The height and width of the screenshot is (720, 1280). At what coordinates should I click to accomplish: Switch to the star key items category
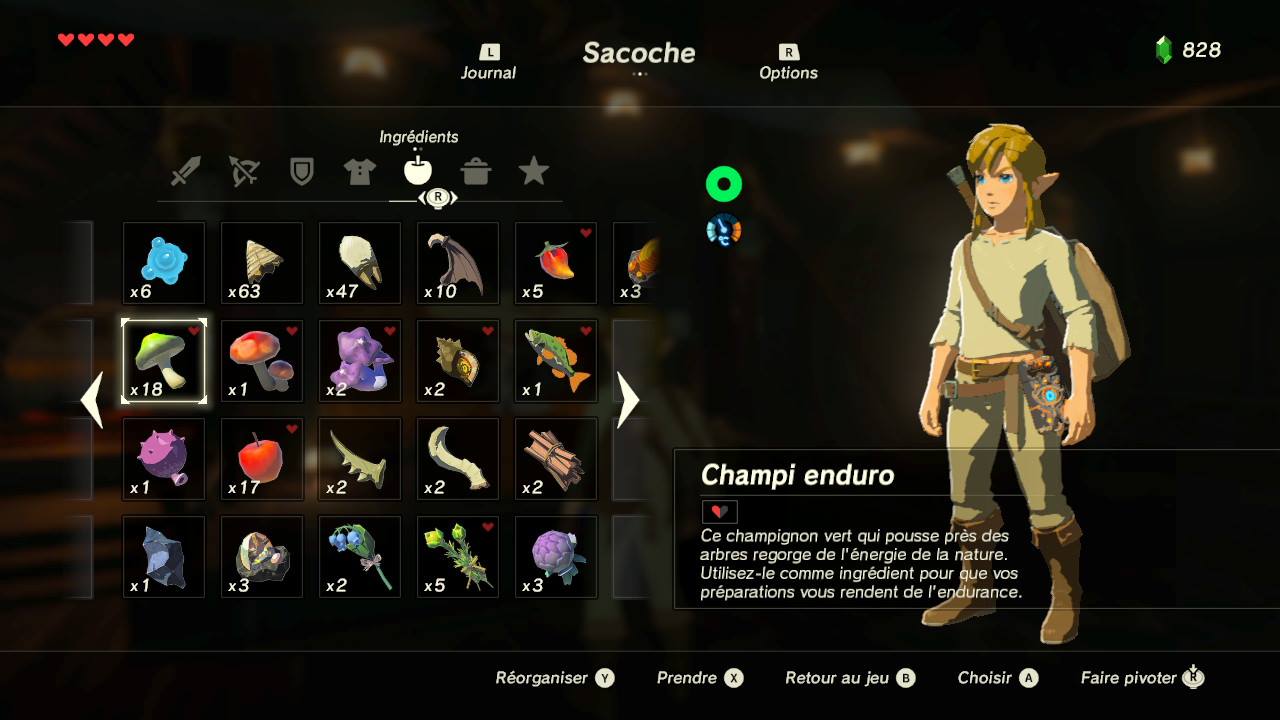[x=534, y=171]
